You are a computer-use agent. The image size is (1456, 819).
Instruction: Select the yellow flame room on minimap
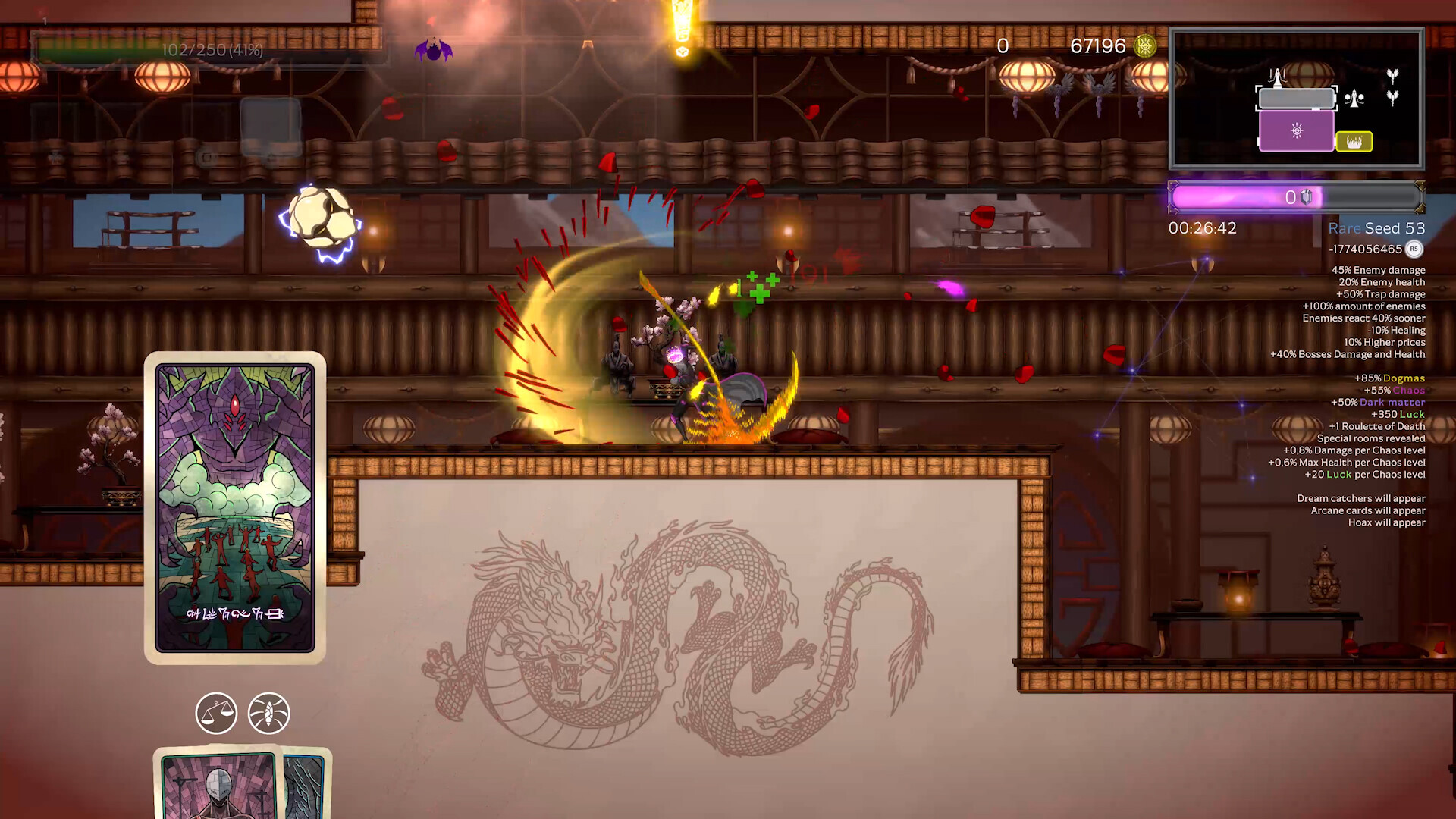[1354, 142]
